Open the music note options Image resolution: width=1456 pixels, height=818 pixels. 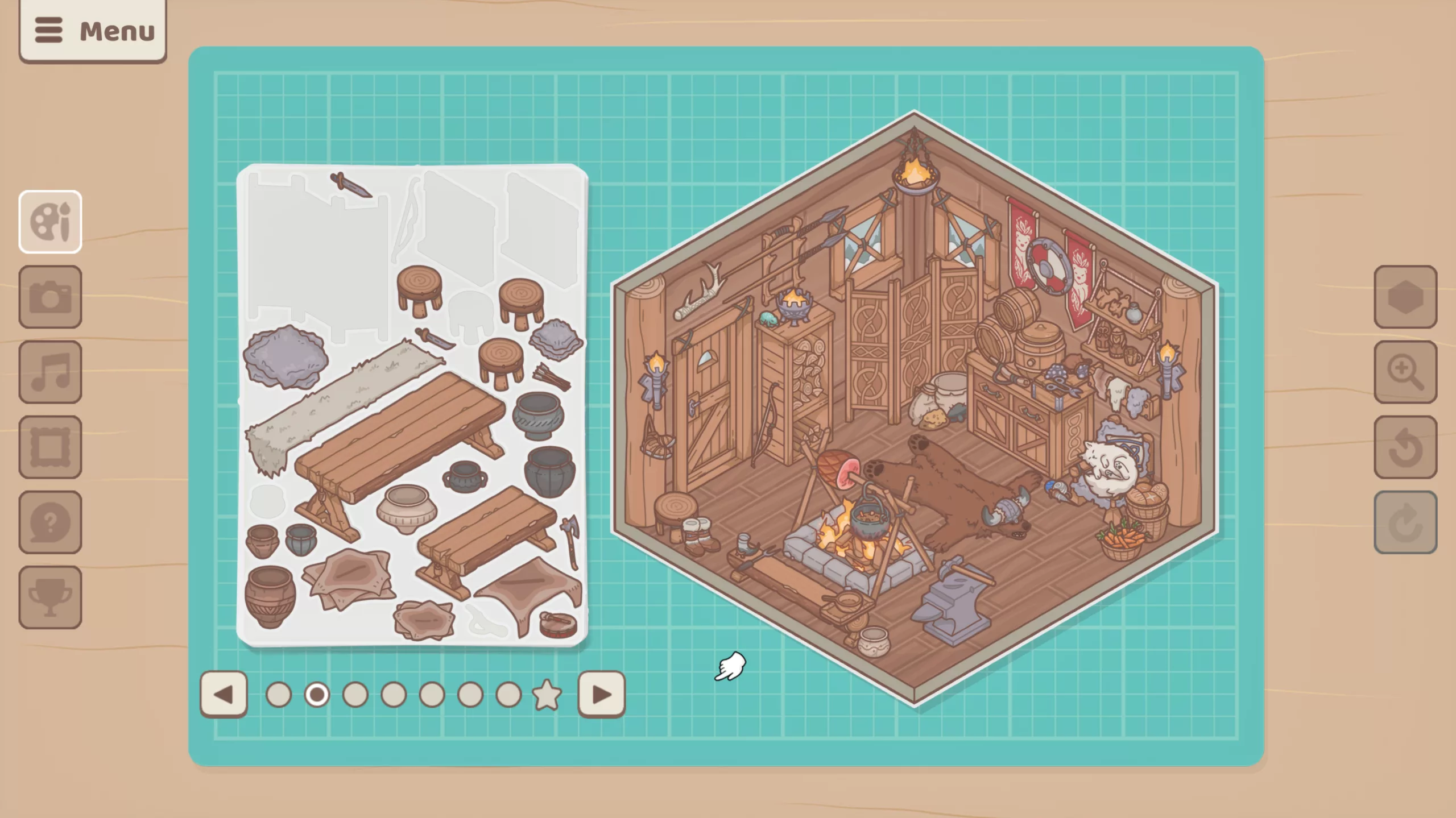tap(50, 372)
